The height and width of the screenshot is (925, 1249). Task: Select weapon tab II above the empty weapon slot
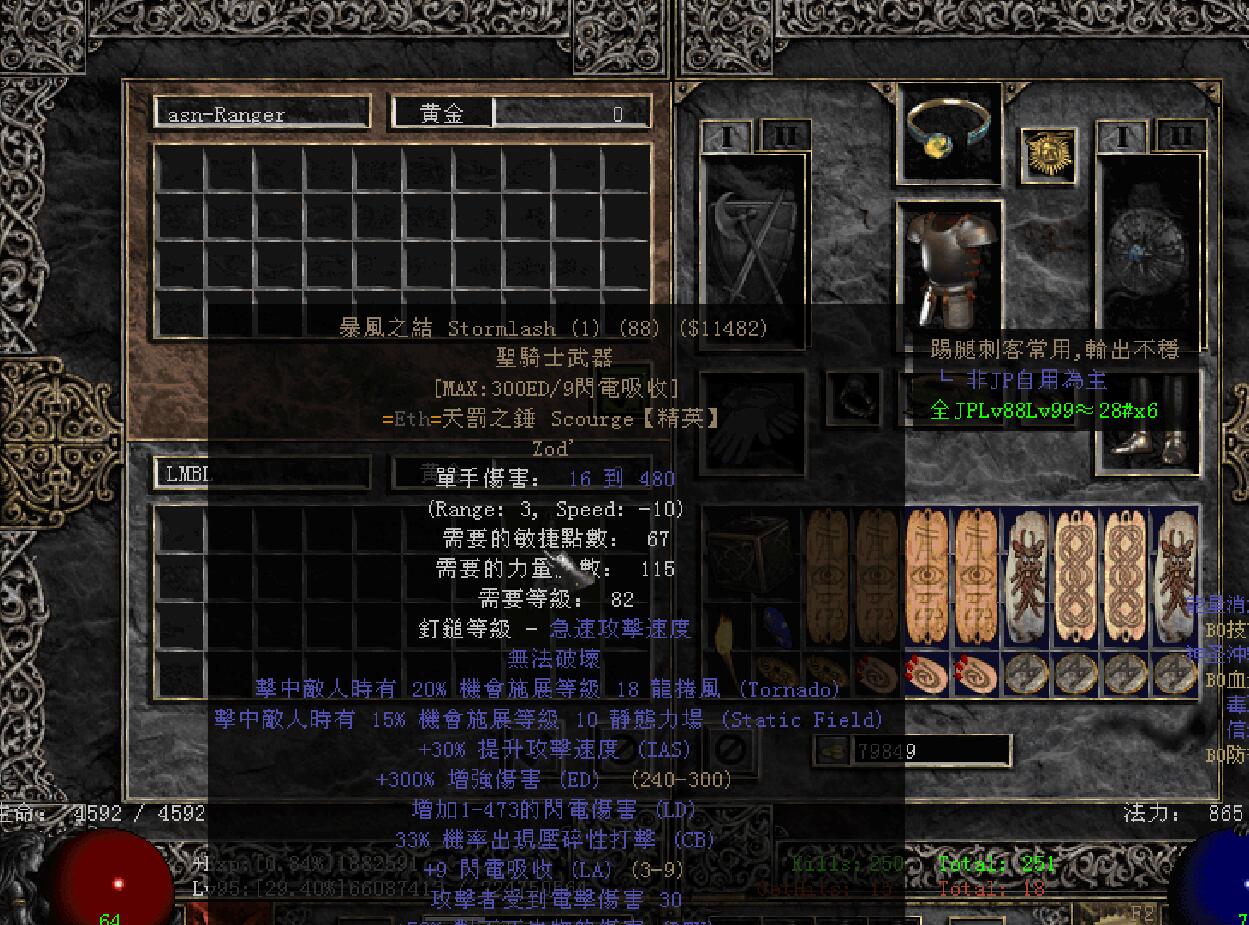point(785,135)
